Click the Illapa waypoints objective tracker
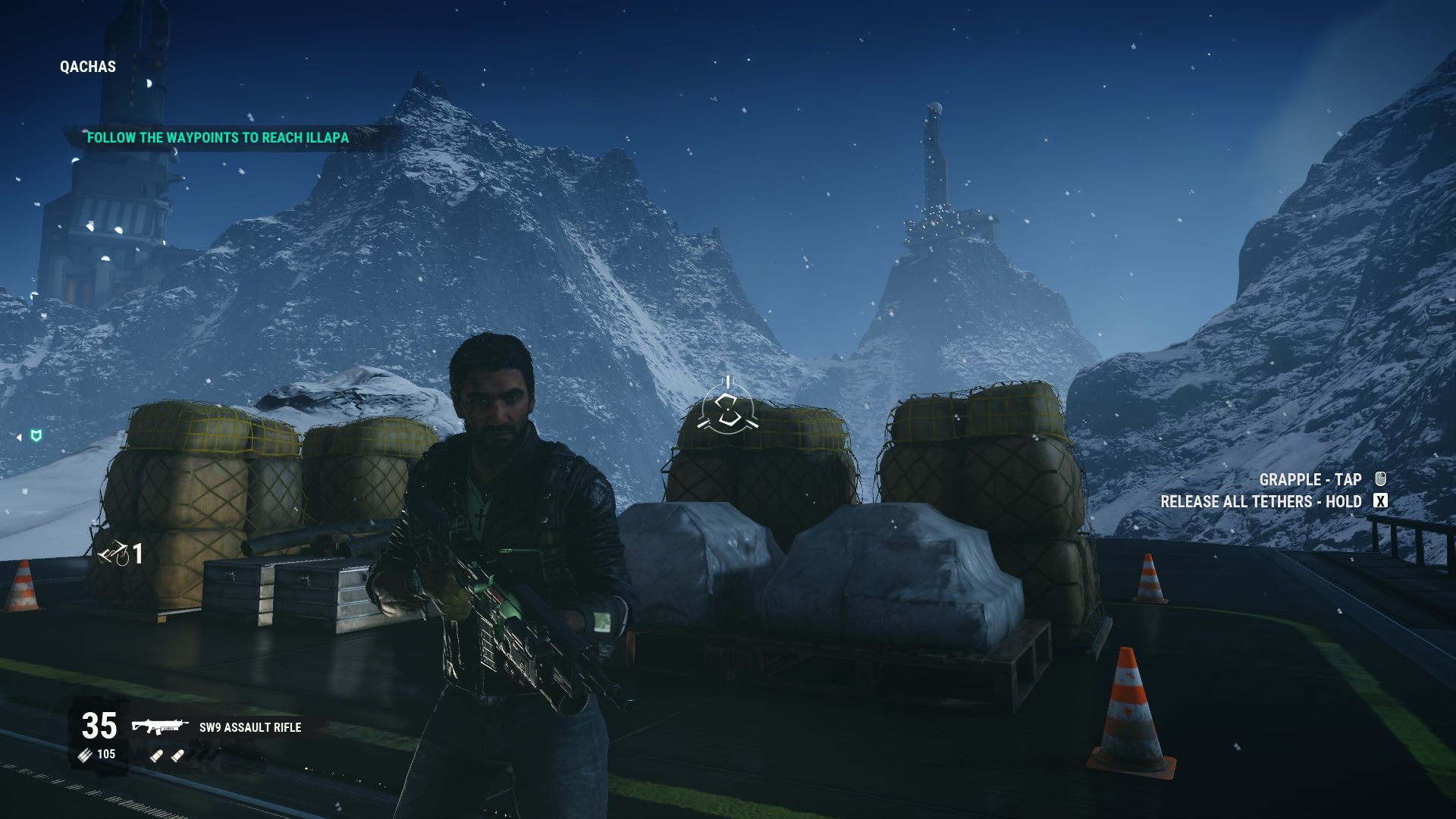Screen dimensions: 1456x819 click(x=218, y=138)
